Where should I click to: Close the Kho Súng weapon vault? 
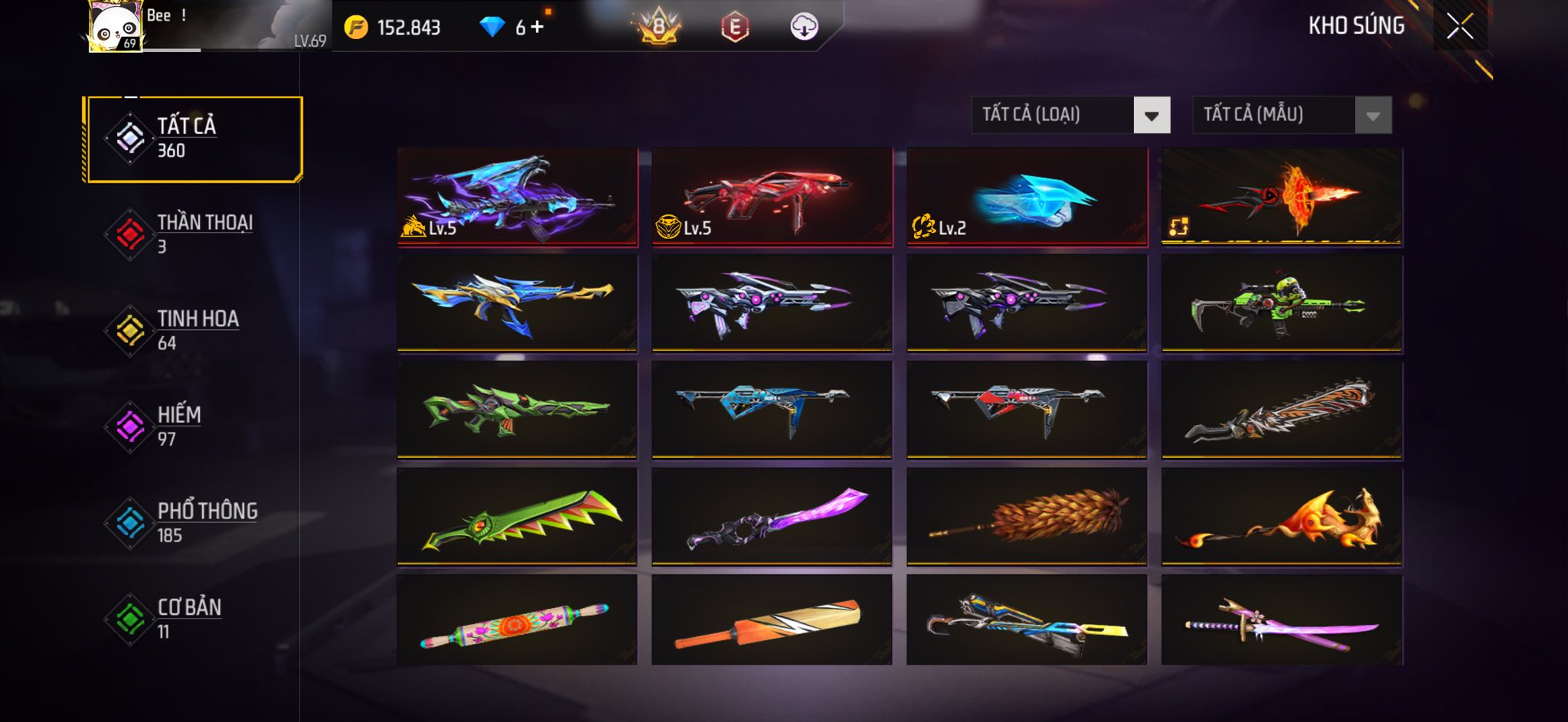tap(1459, 27)
